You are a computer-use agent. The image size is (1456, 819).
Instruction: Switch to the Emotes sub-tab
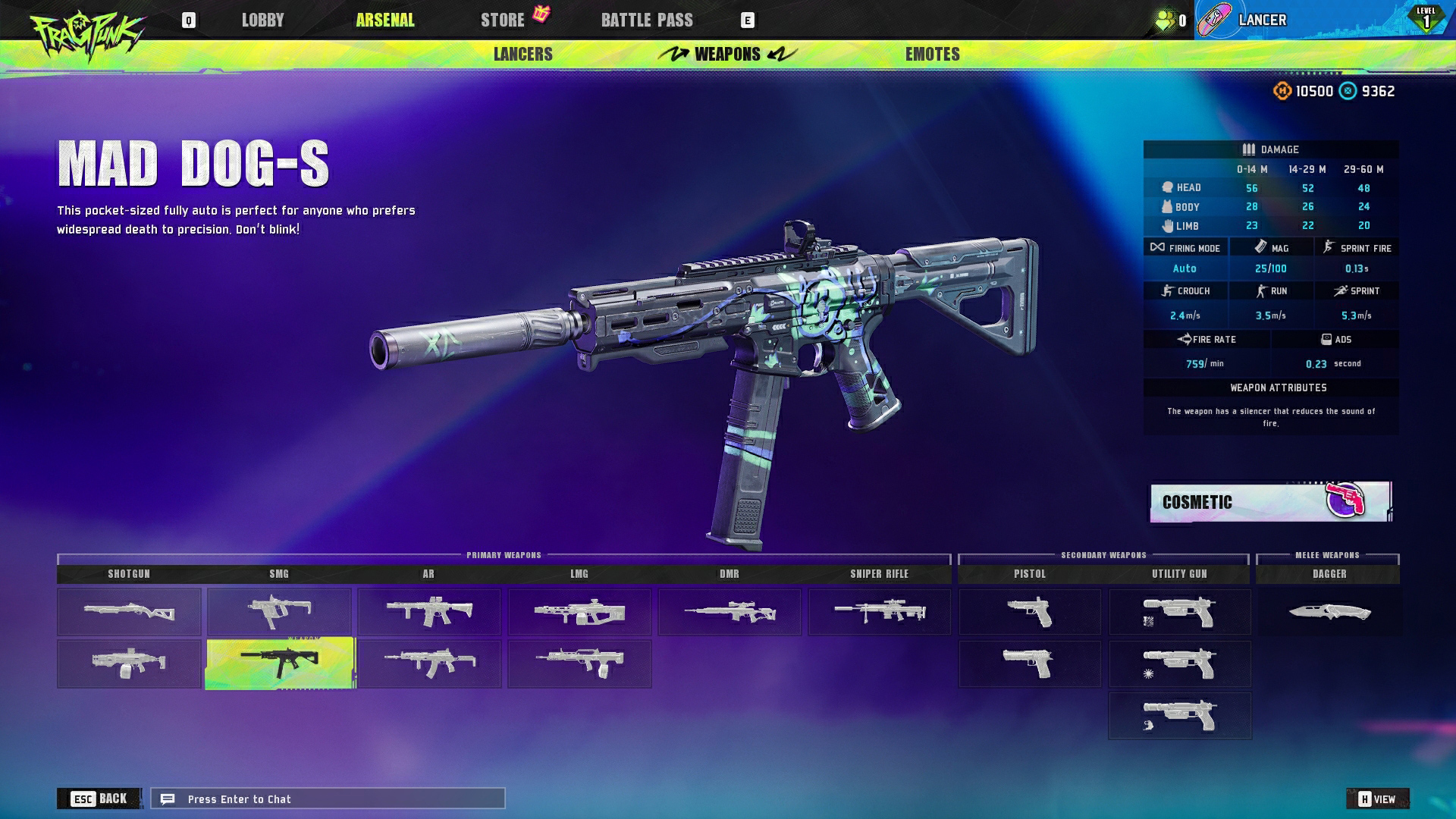click(932, 55)
